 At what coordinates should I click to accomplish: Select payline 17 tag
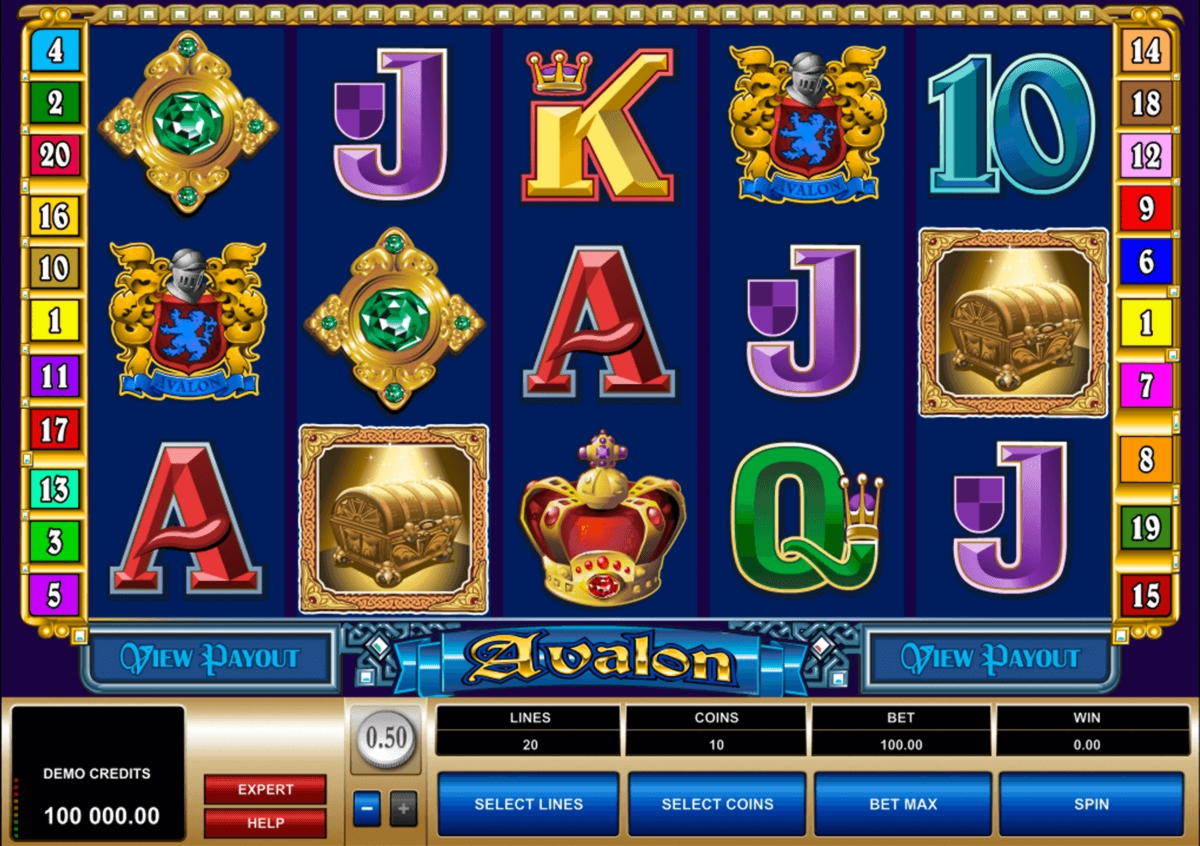pos(55,430)
